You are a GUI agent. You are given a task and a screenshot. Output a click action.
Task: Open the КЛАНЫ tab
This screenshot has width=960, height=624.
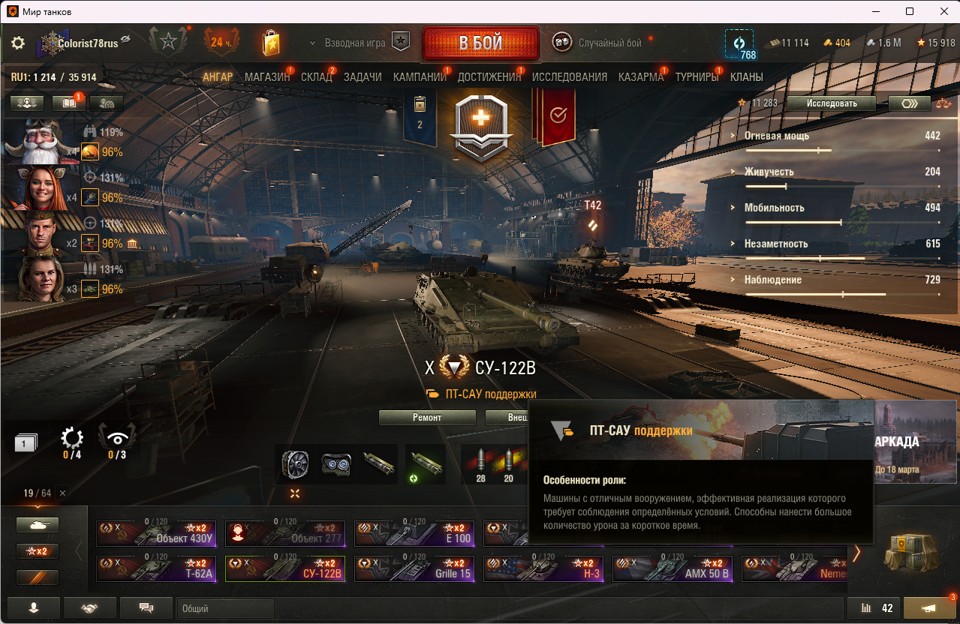tap(746, 77)
